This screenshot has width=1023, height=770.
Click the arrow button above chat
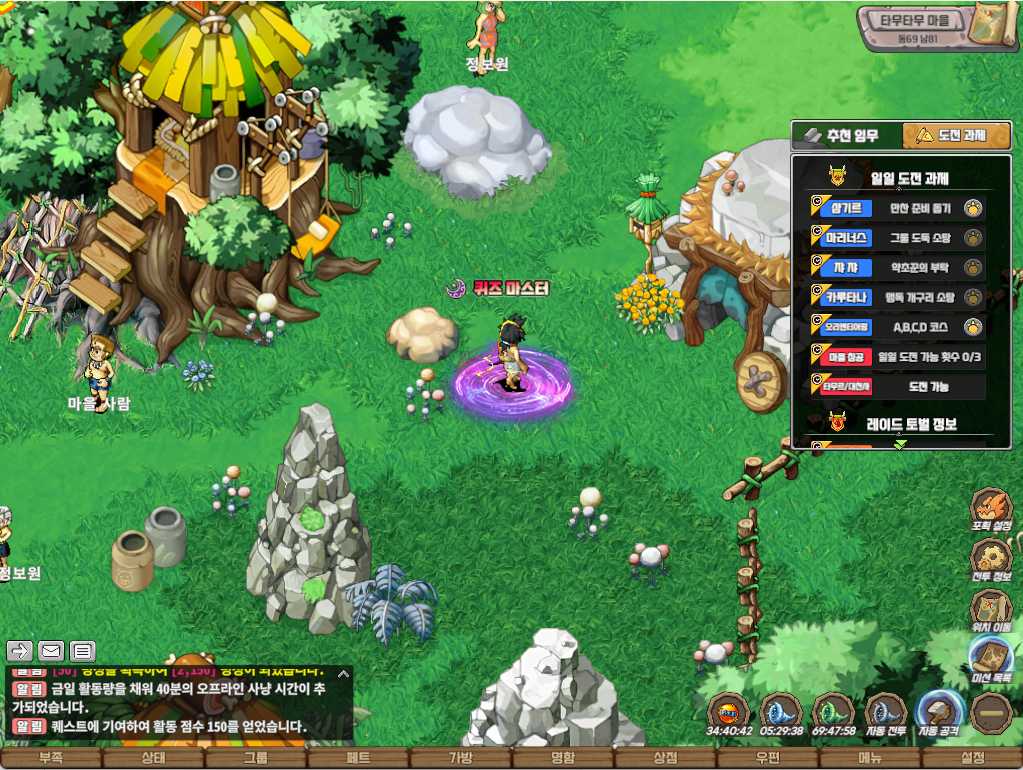point(20,651)
